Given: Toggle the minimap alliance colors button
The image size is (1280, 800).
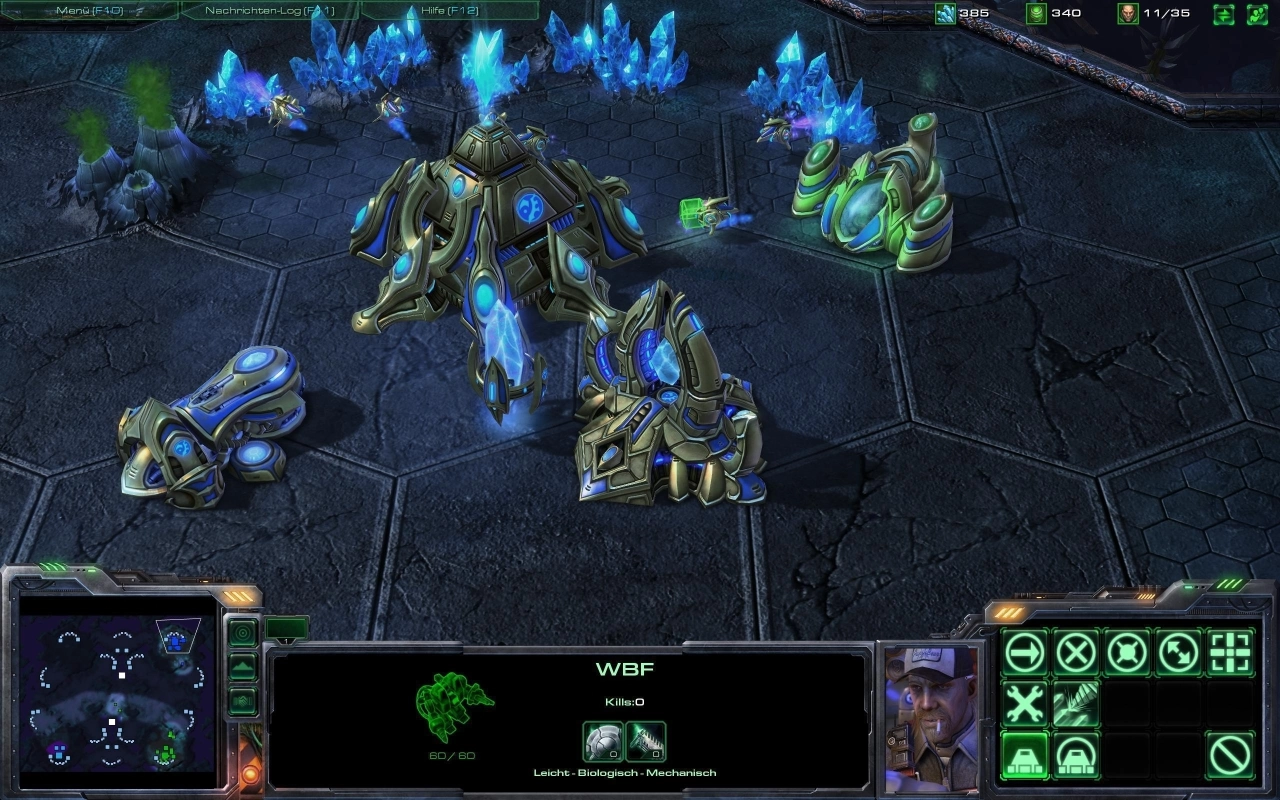Looking at the screenshot, I should (243, 701).
